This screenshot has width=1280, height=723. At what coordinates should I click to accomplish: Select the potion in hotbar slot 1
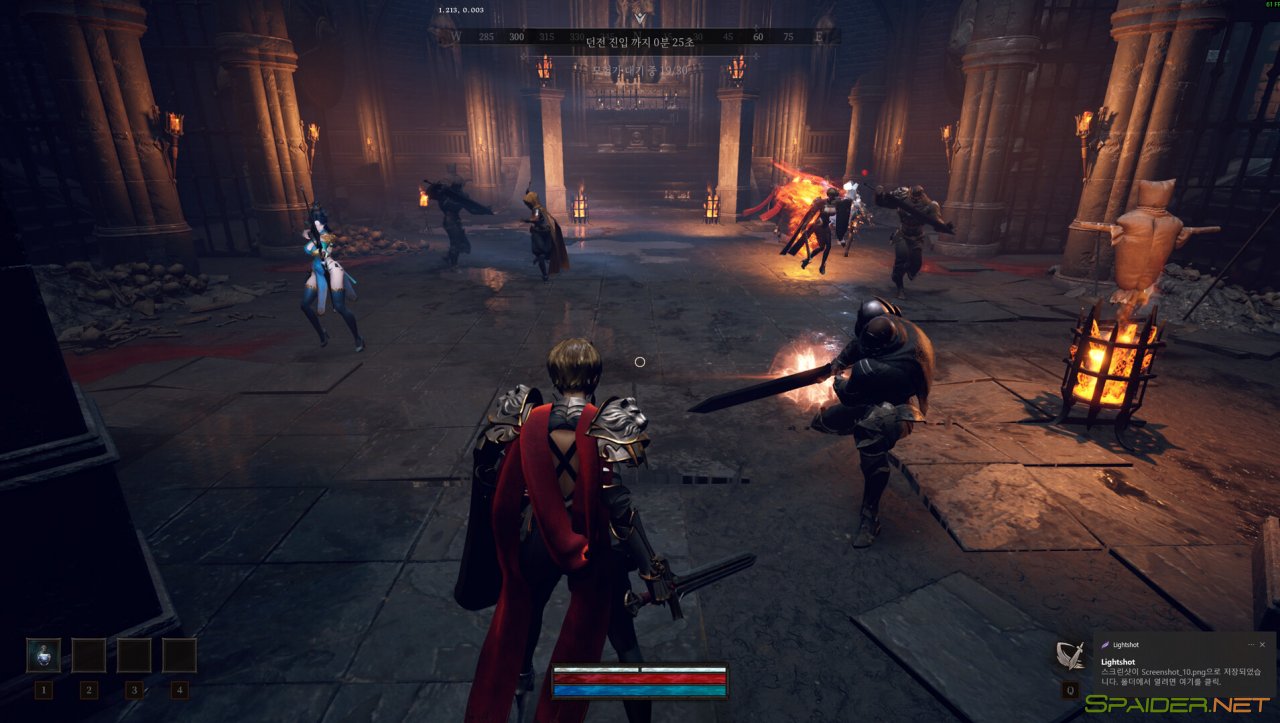click(x=43, y=656)
